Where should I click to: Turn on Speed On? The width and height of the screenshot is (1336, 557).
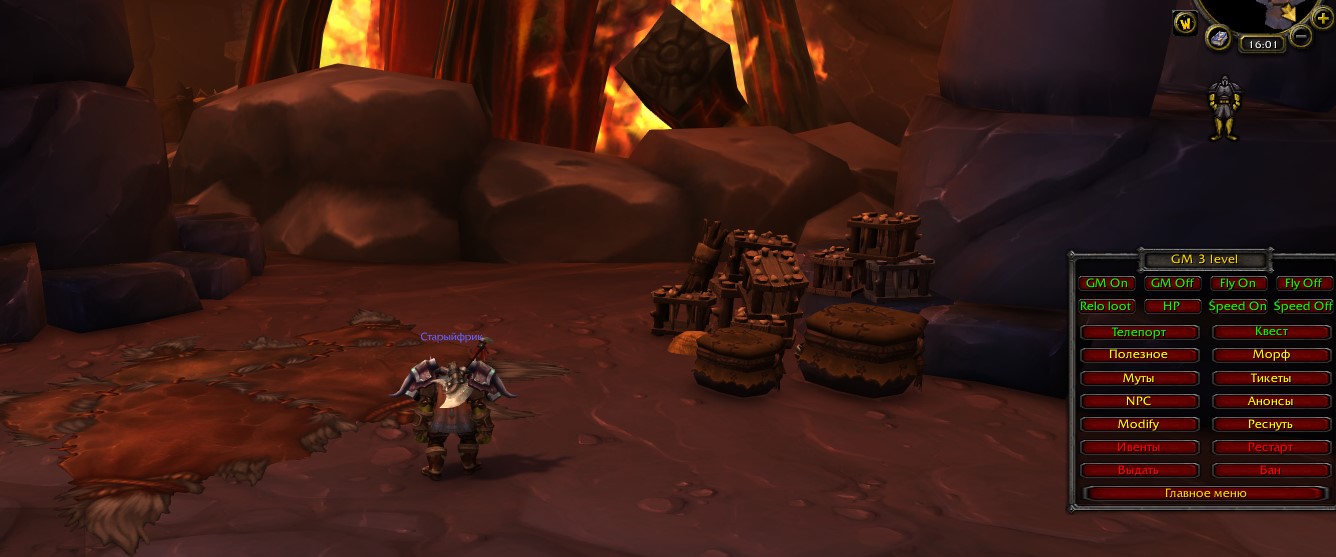click(1238, 307)
